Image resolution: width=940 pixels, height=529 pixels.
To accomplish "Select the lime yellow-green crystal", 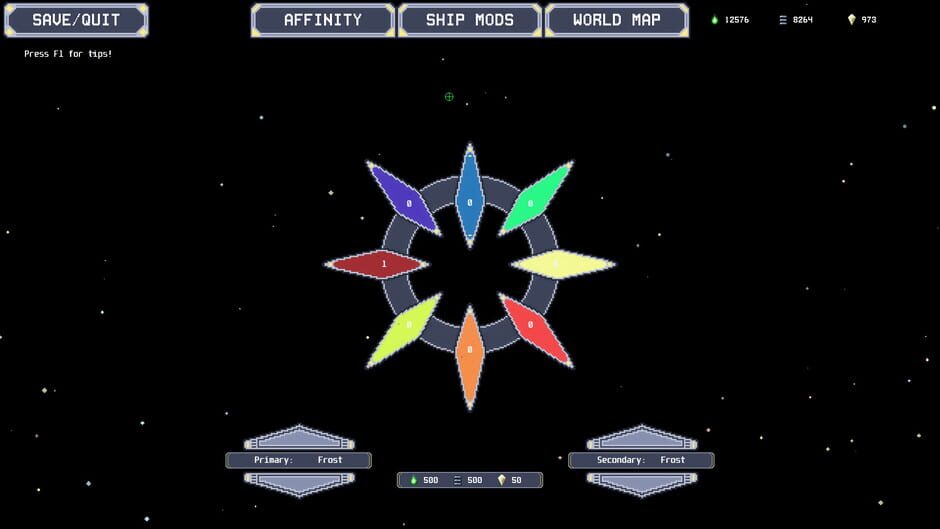I will point(405,328).
